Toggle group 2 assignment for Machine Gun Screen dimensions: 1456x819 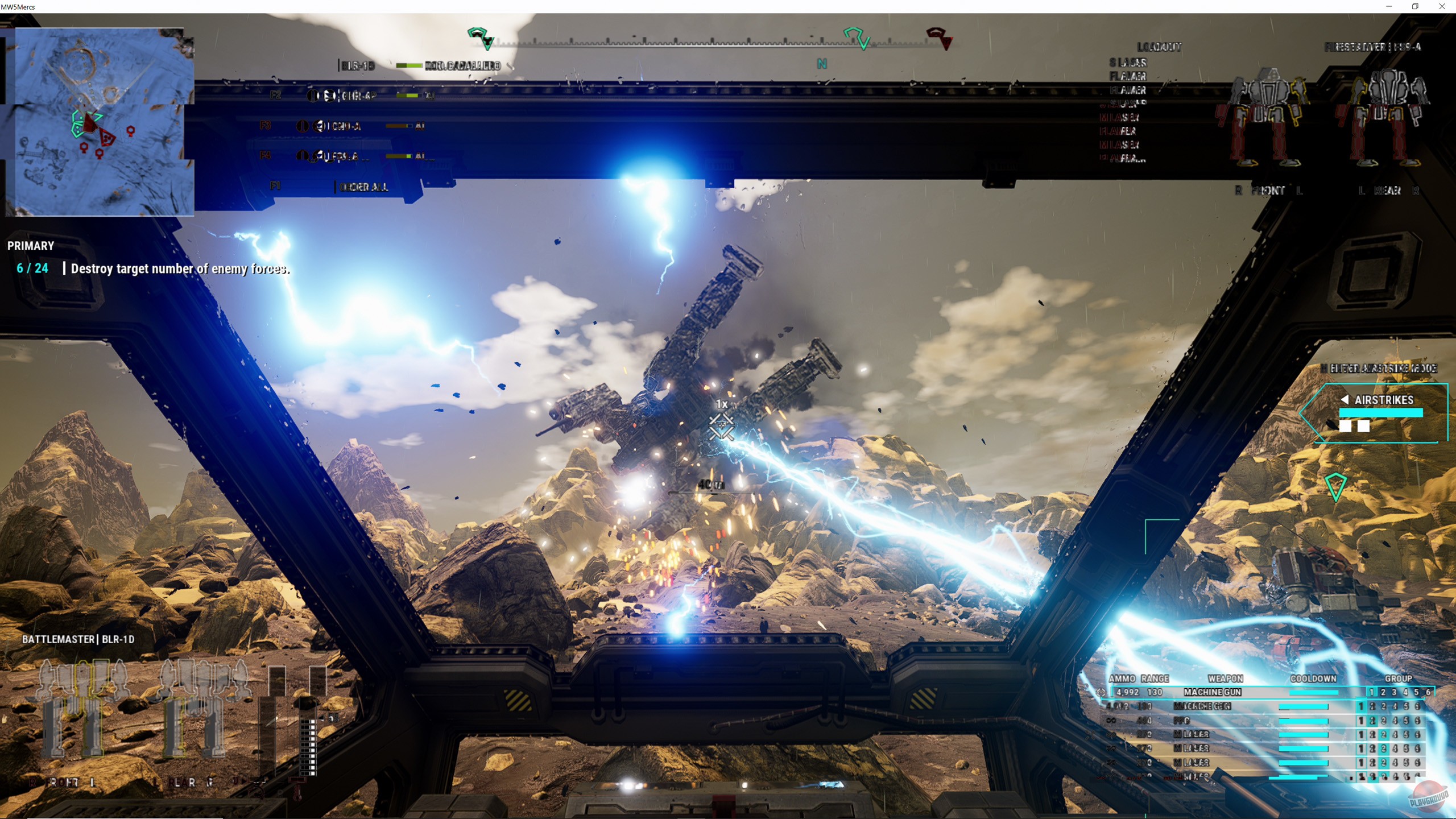click(x=1383, y=693)
